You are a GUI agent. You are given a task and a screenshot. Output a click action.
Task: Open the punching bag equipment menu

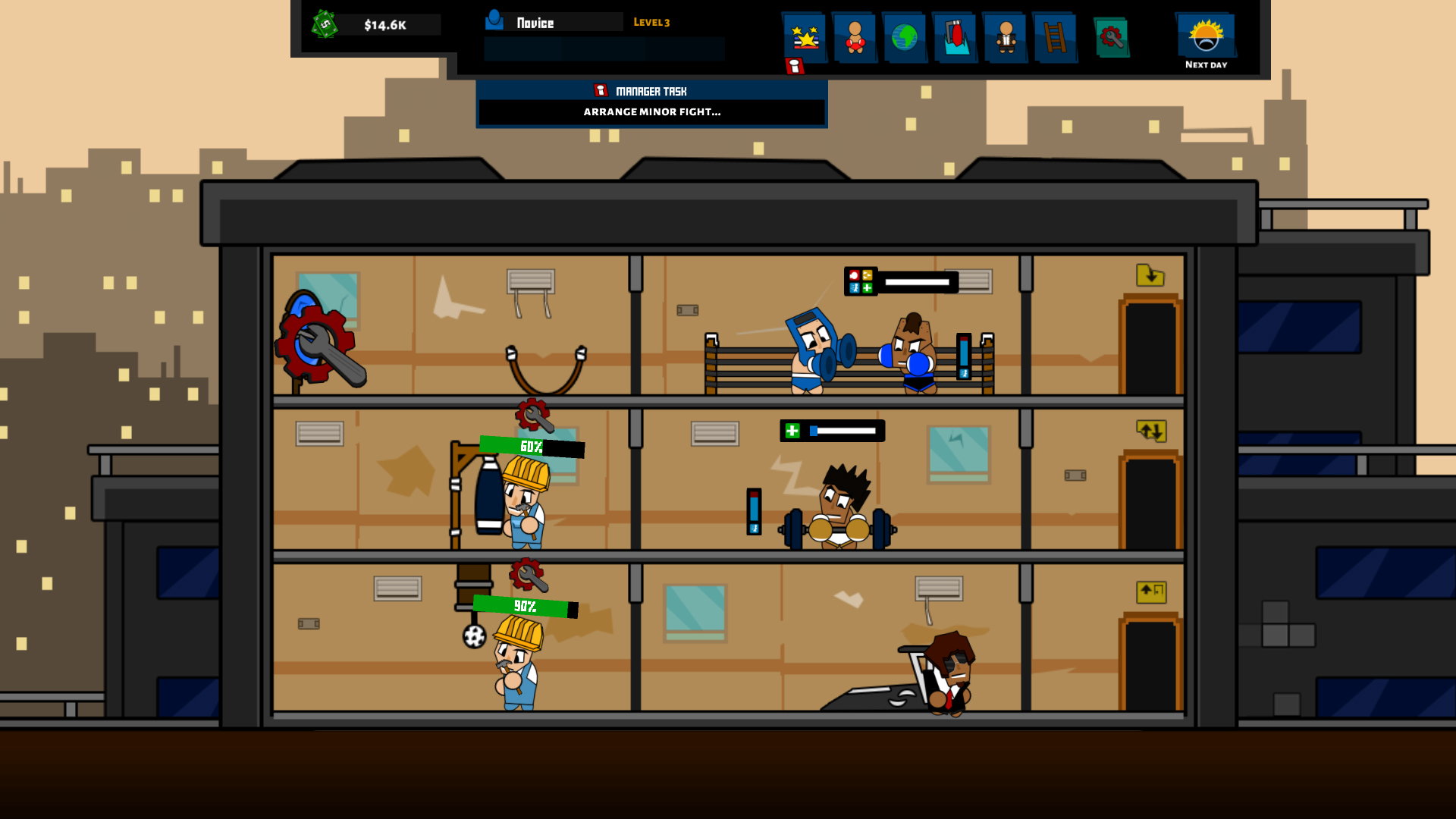tap(955, 36)
